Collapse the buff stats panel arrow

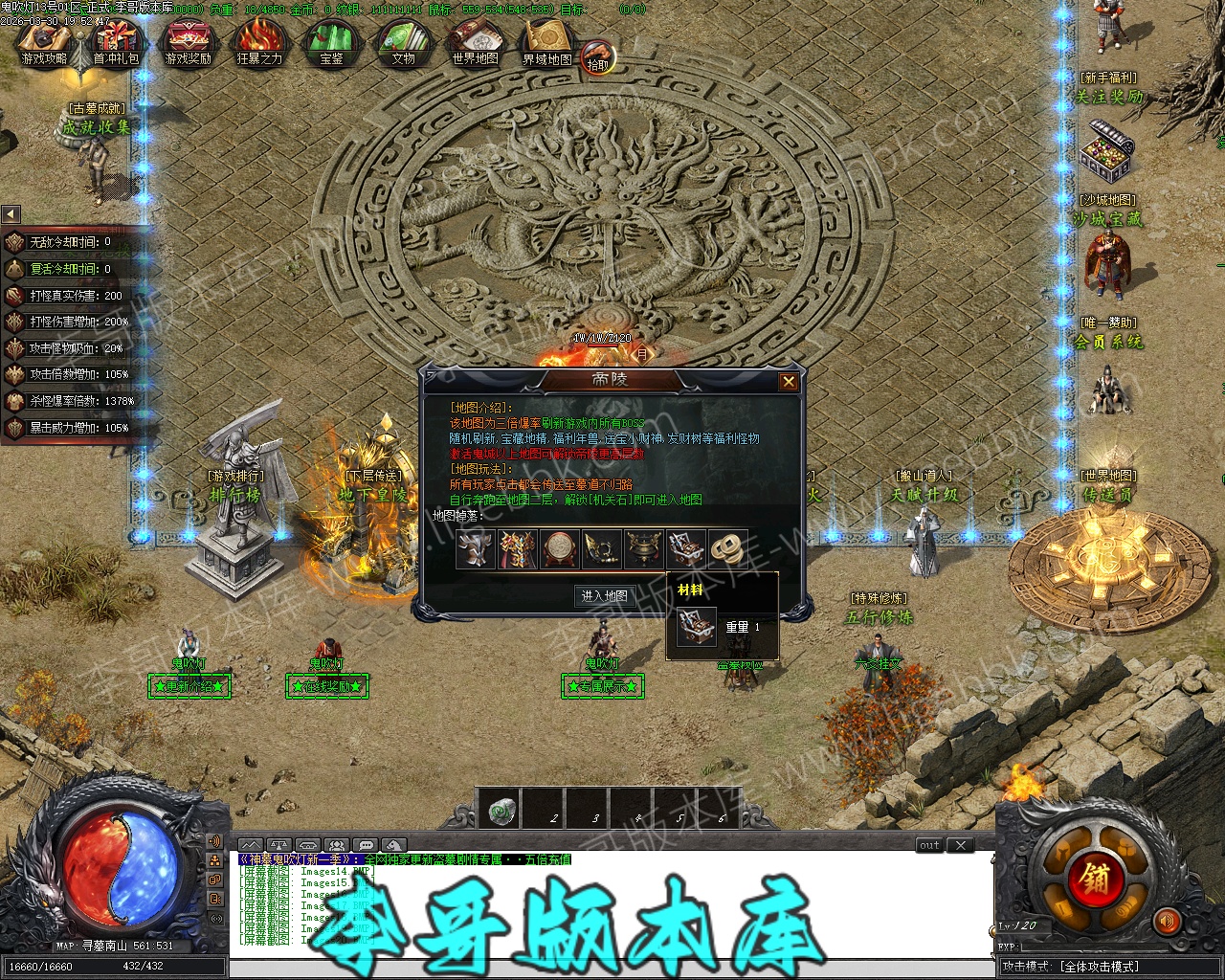11,214
